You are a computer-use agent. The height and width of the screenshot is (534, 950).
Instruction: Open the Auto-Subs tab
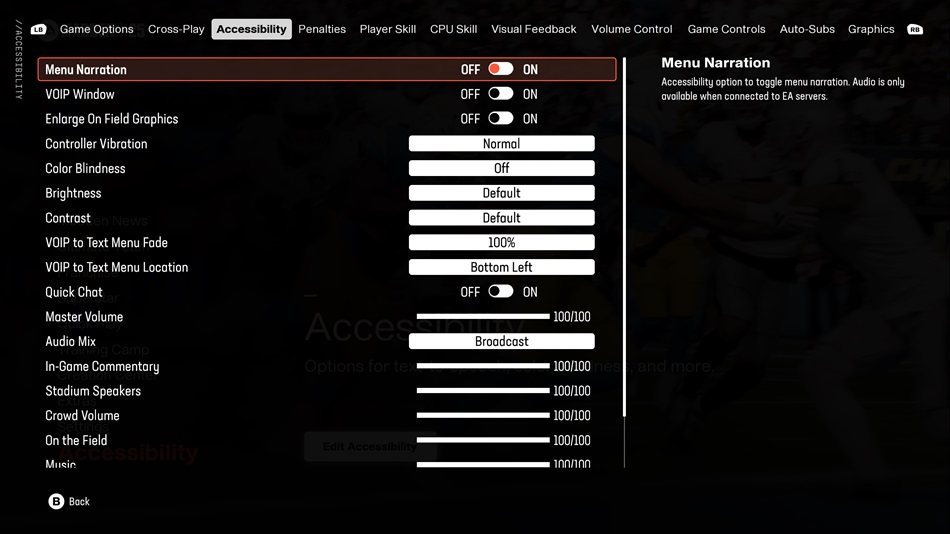(x=807, y=29)
